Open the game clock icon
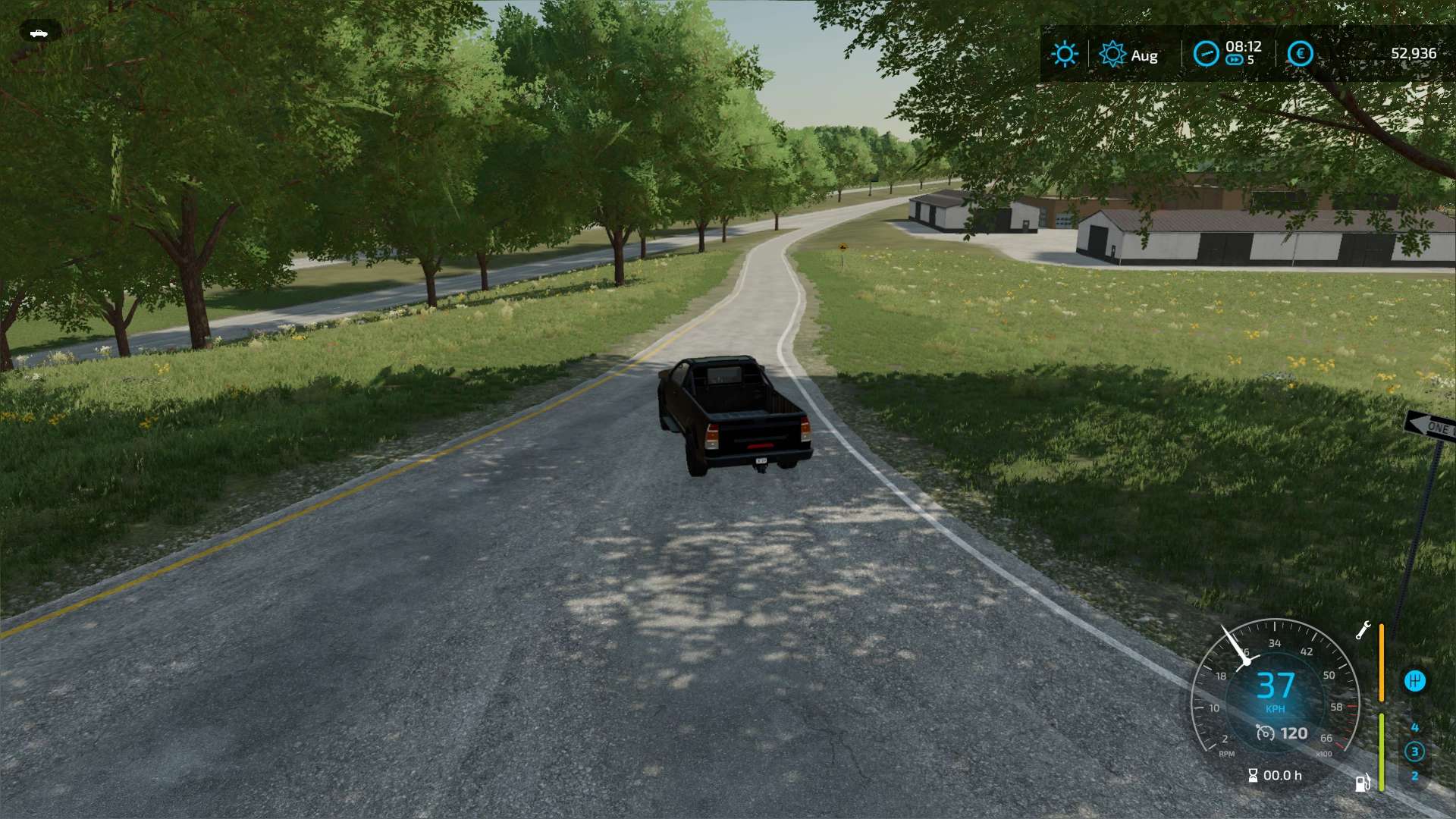Screen dimensions: 1456x819 click(x=1206, y=54)
